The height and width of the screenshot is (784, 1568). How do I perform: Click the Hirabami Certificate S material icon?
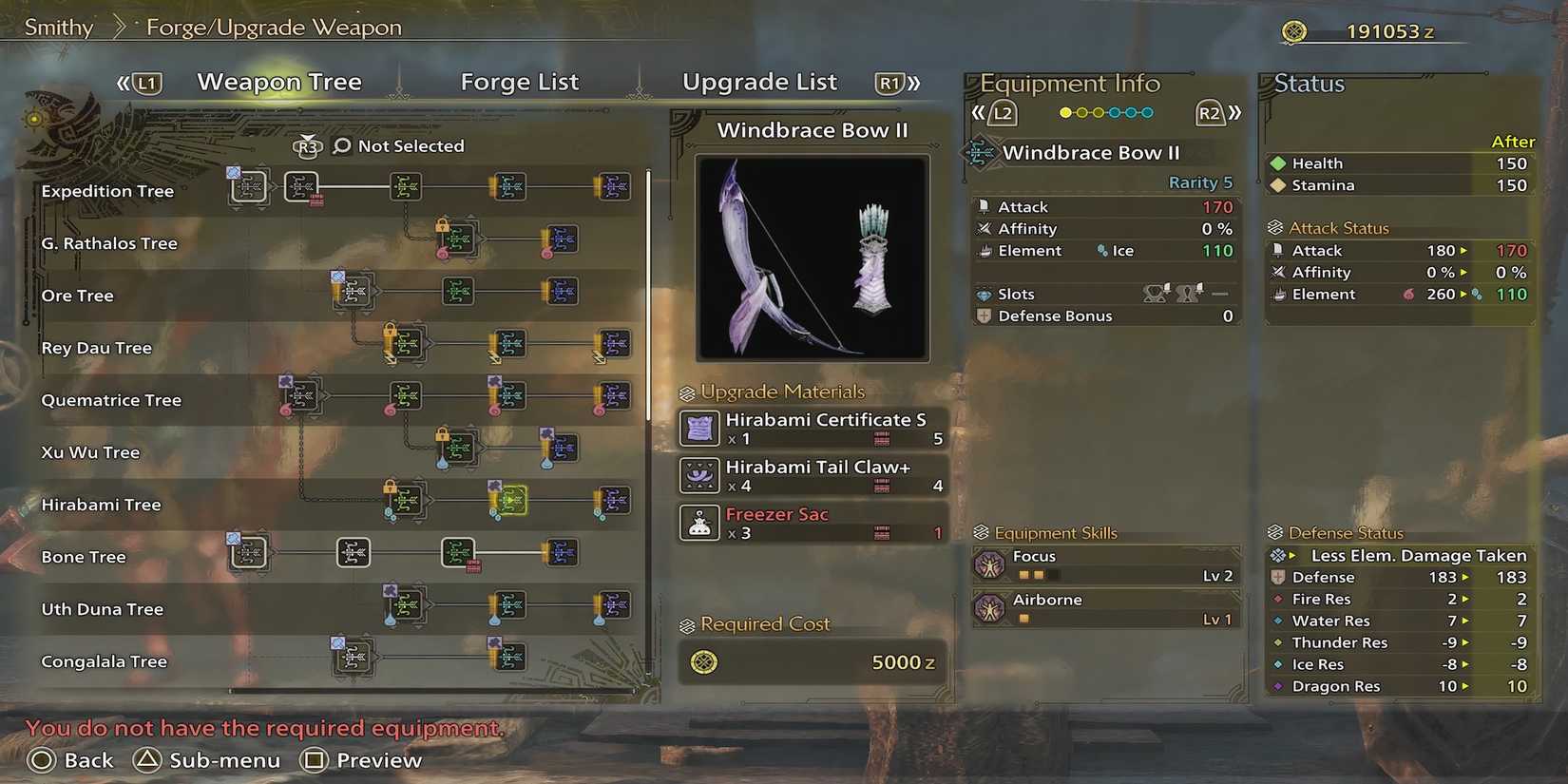pos(698,428)
